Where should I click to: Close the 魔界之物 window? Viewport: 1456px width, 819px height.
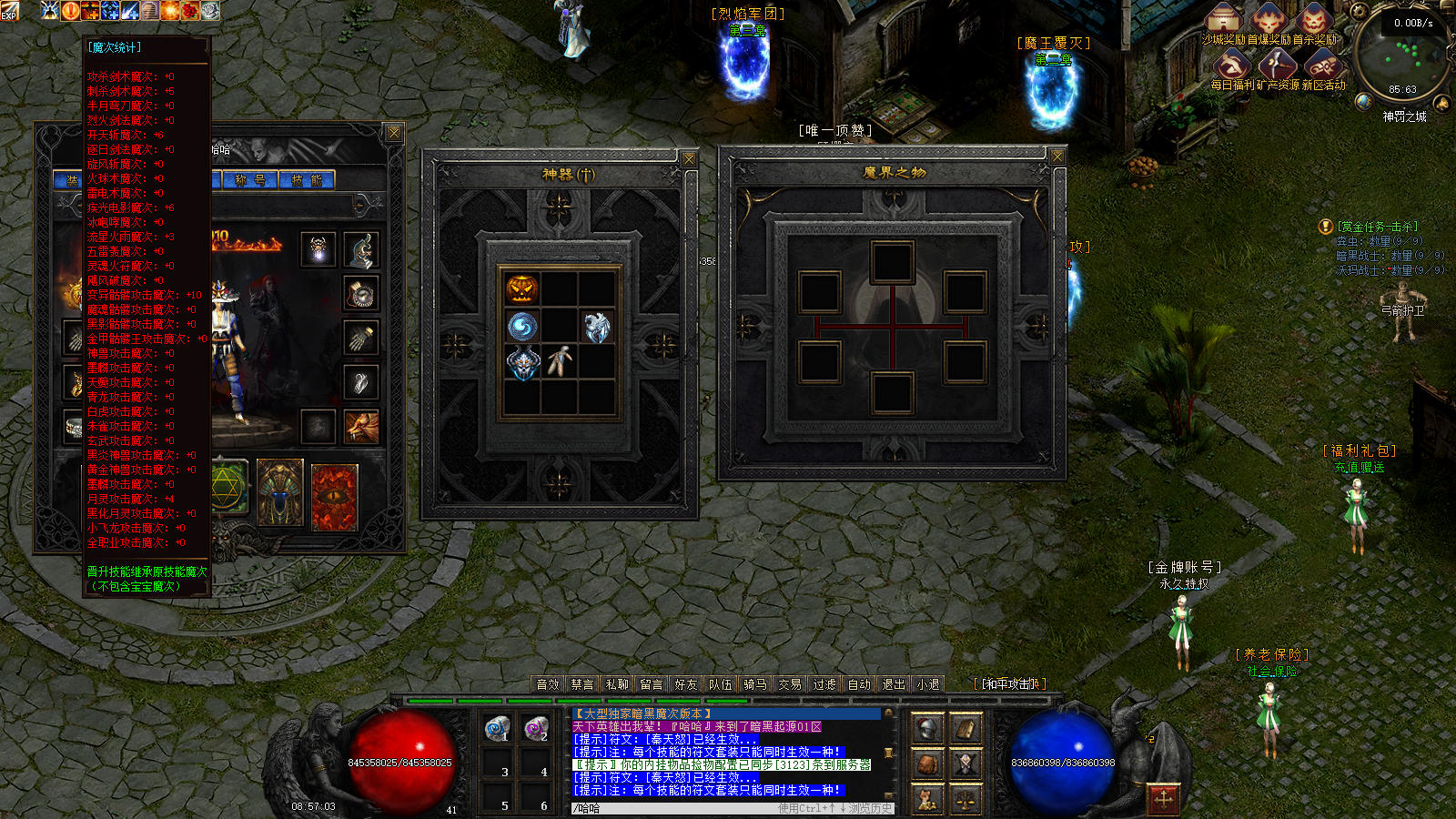1057,157
